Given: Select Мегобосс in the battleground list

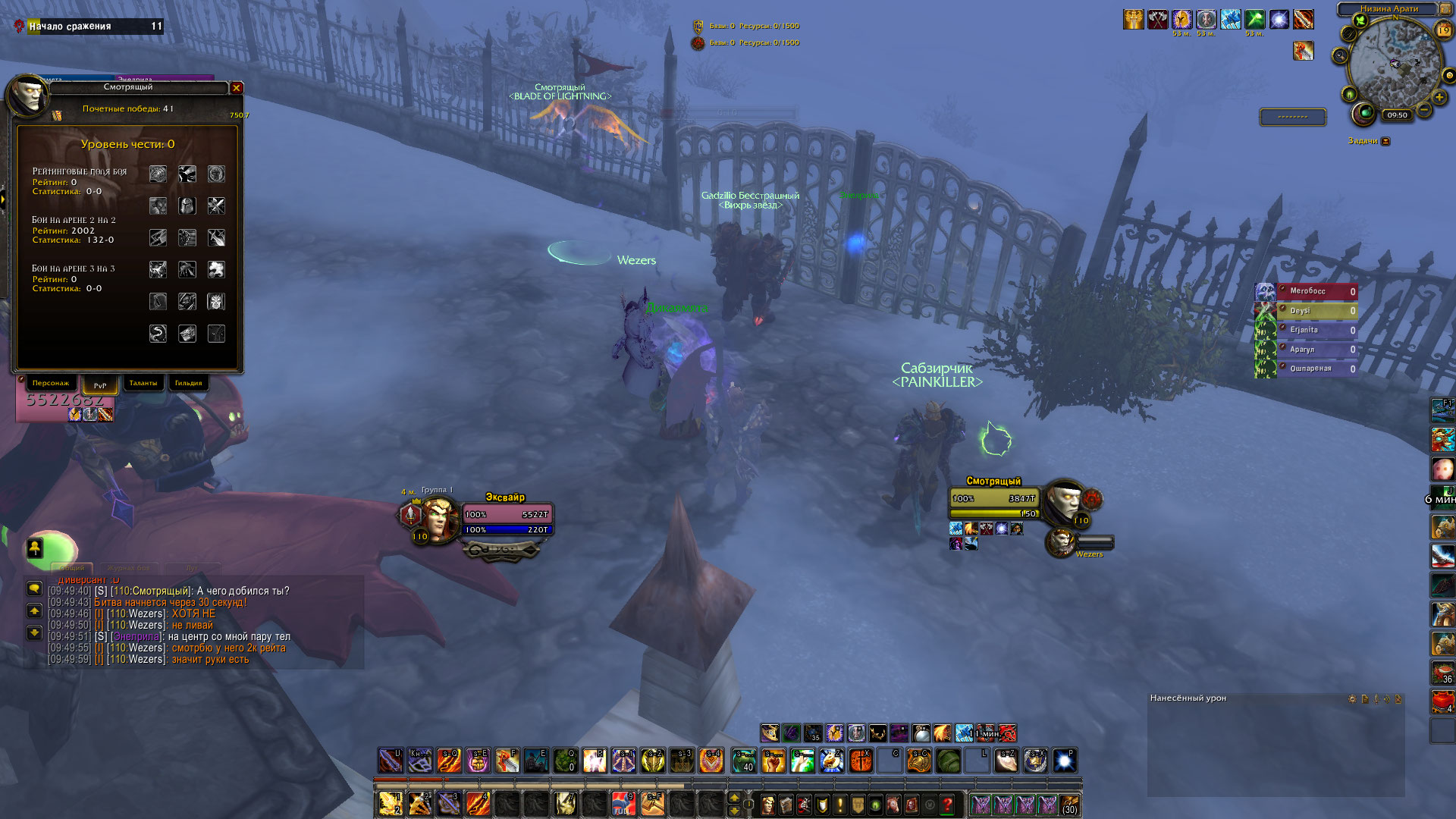Looking at the screenshot, I should click(x=1316, y=291).
